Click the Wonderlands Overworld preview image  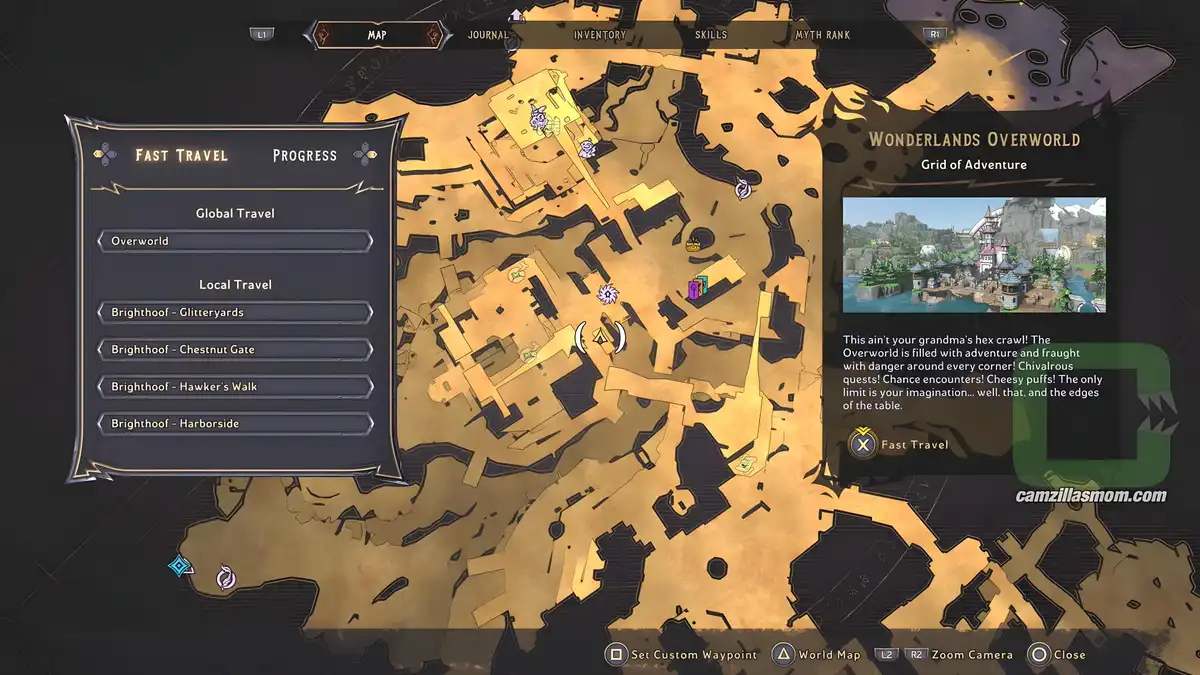(974, 255)
